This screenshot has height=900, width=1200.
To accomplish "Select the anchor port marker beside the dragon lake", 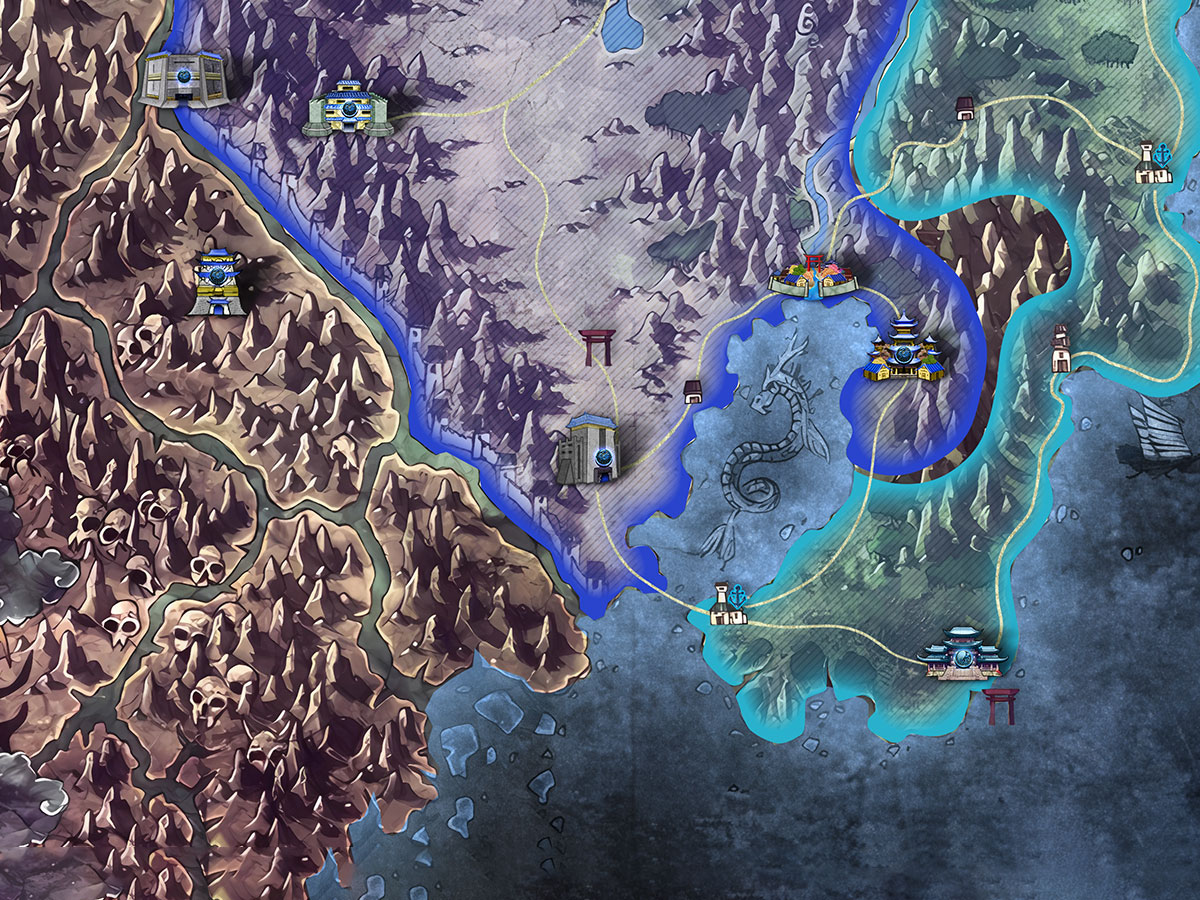I will click(x=729, y=603).
